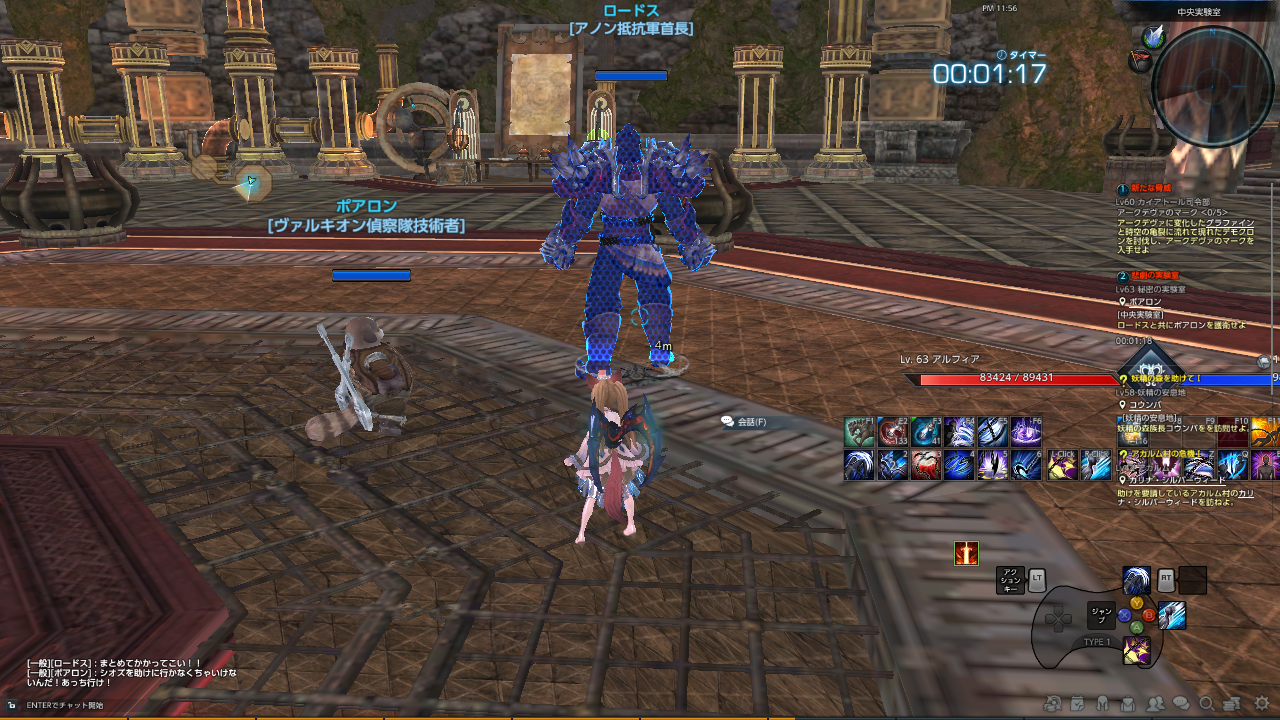Activate the skill bound to L-Click slot

pyautogui.click(x=1063, y=462)
